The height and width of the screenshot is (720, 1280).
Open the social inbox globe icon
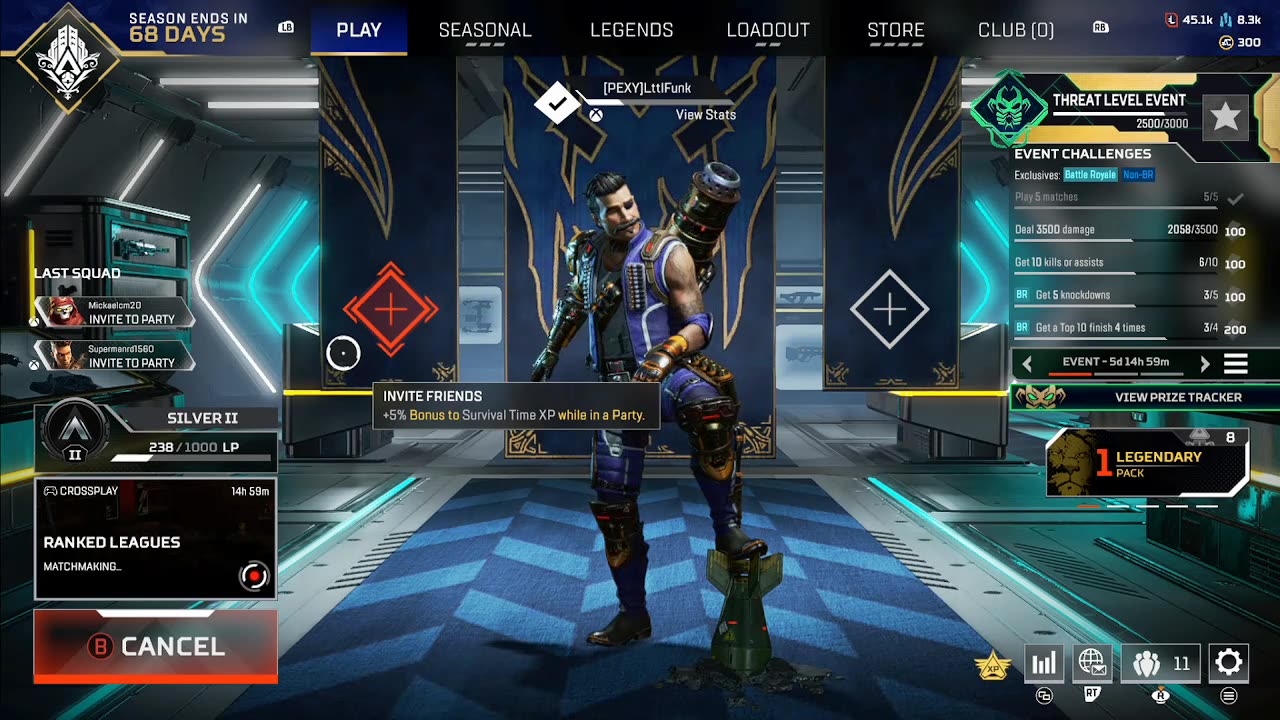[x=1092, y=662]
